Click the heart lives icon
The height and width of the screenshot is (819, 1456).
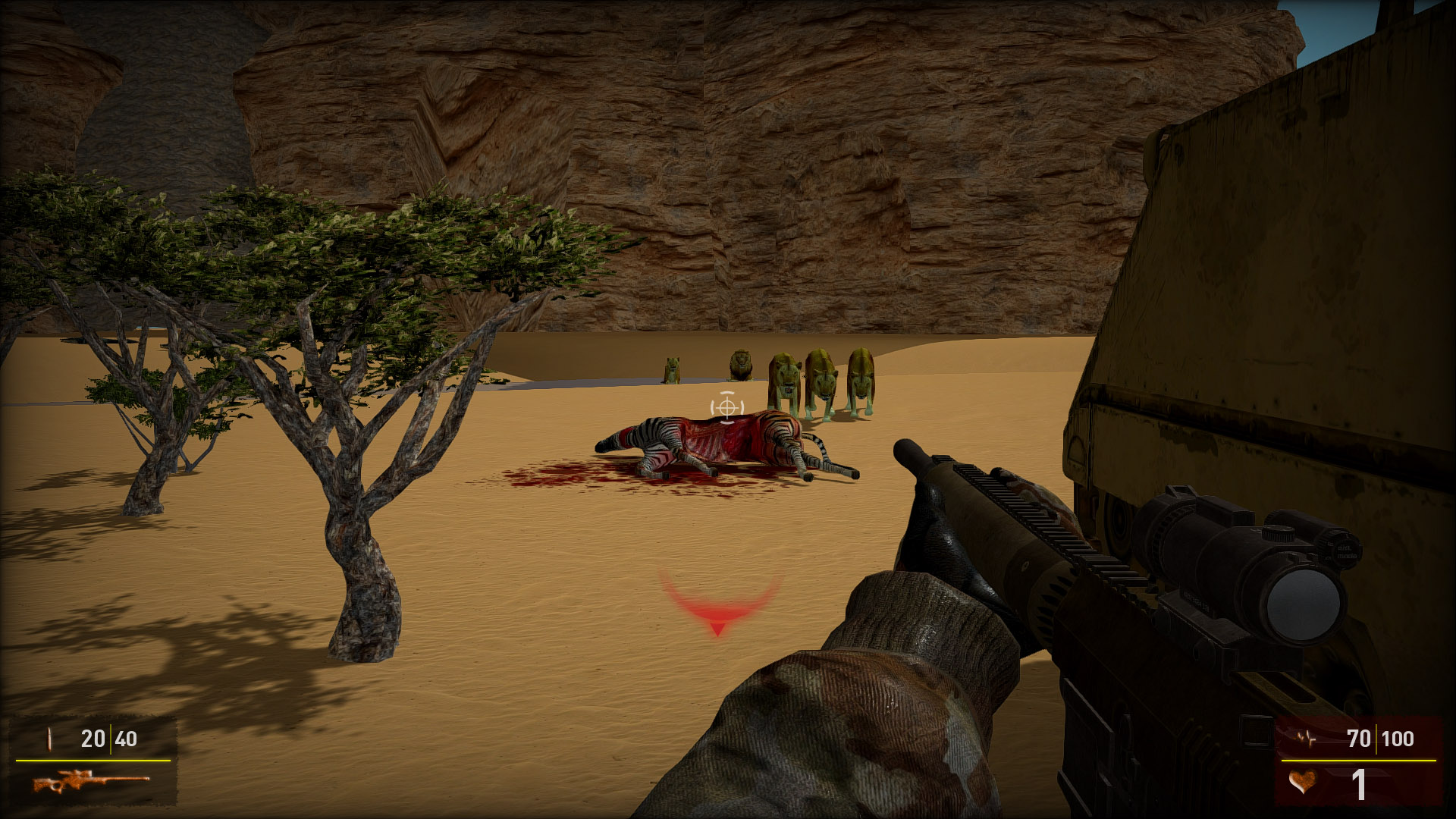(x=1302, y=782)
